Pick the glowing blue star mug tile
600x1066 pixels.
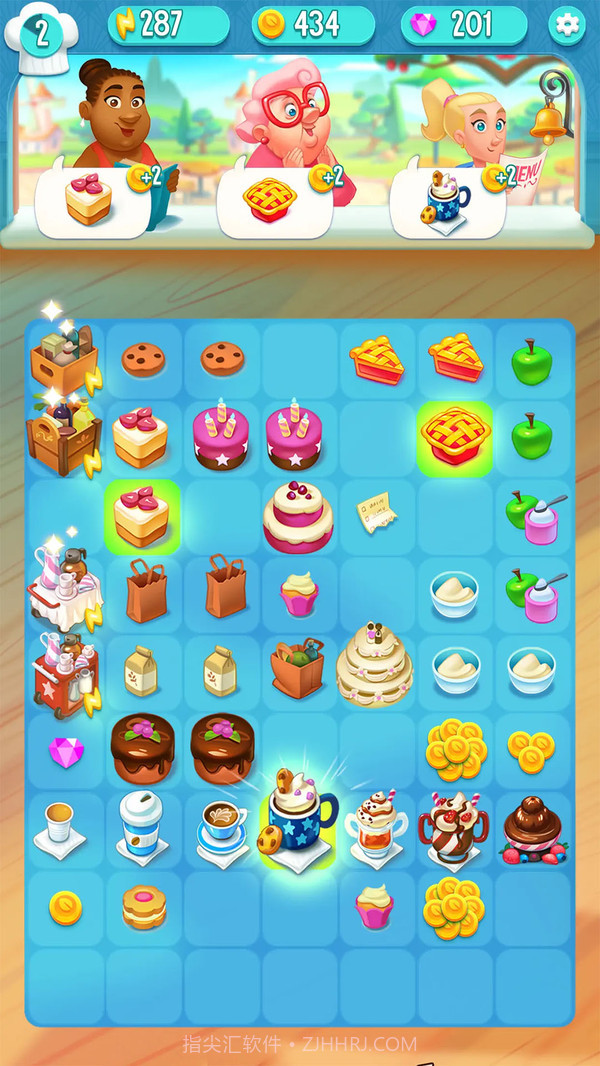pyautogui.click(x=297, y=822)
